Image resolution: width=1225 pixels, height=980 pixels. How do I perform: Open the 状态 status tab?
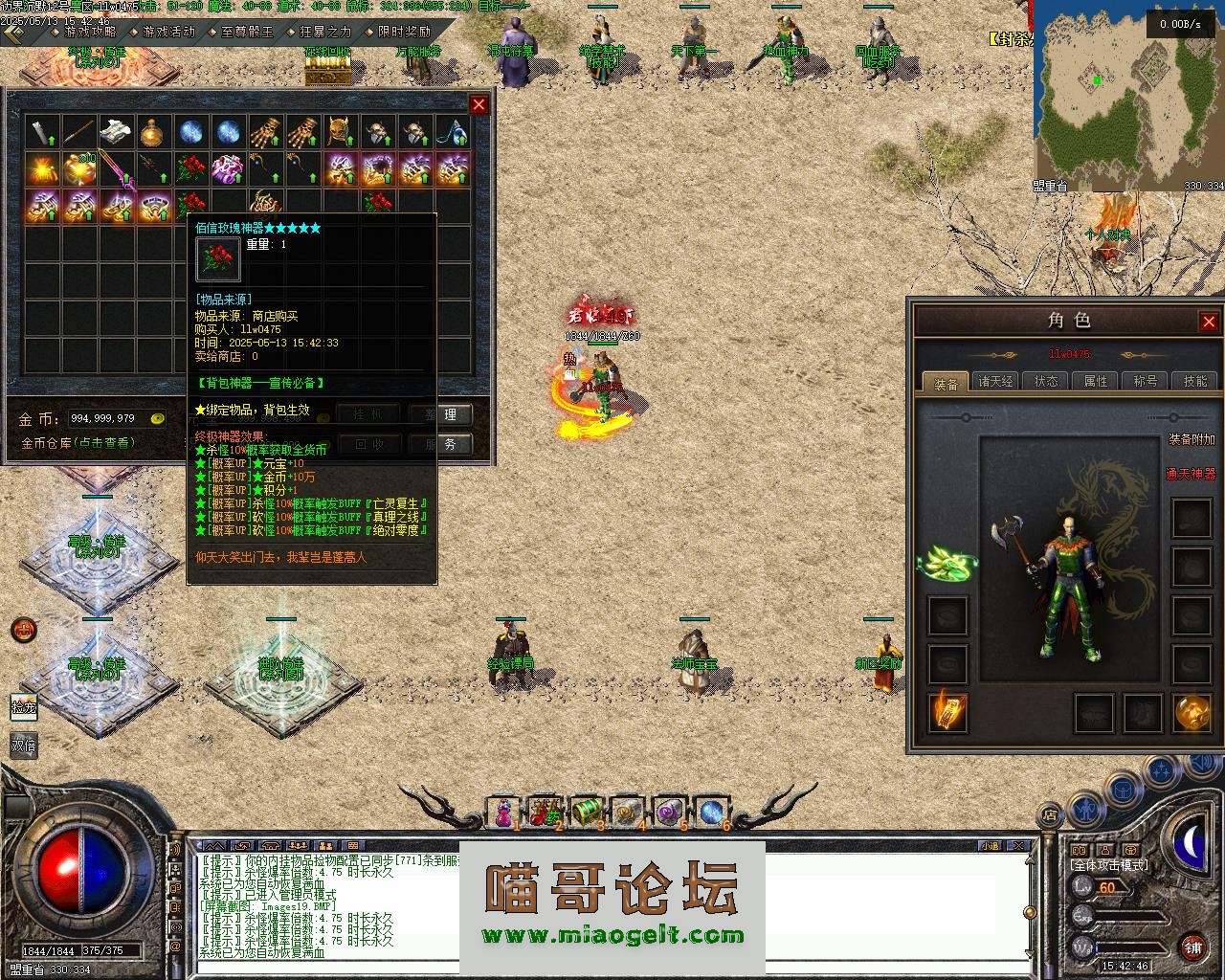1046,381
